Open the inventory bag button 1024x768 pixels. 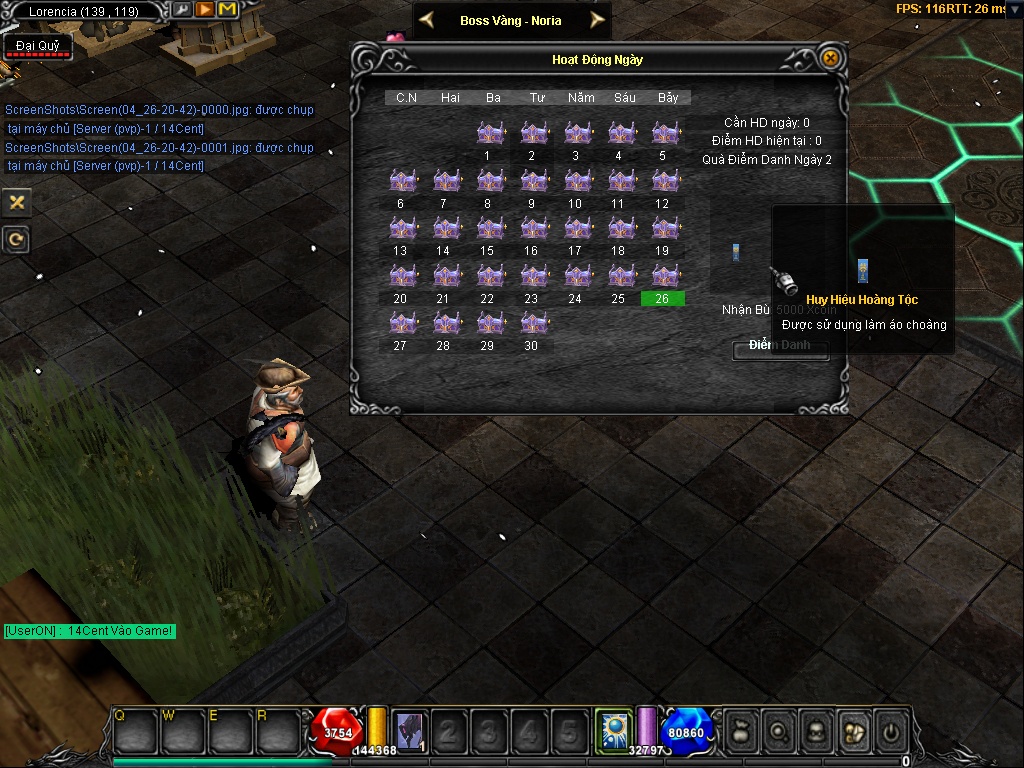coord(741,732)
